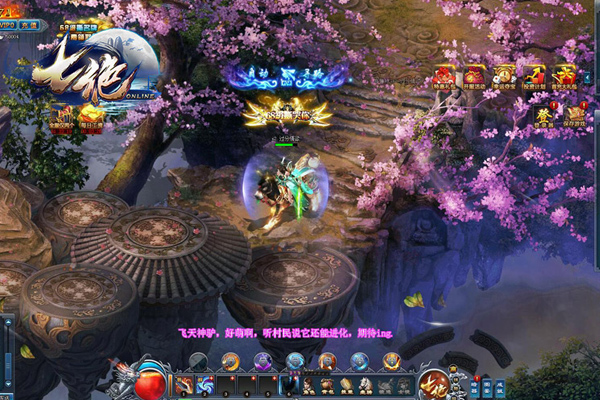This screenshot has height=400, width=600.
Task: Open the VIP0 panel button
Action: click(9, 24)
